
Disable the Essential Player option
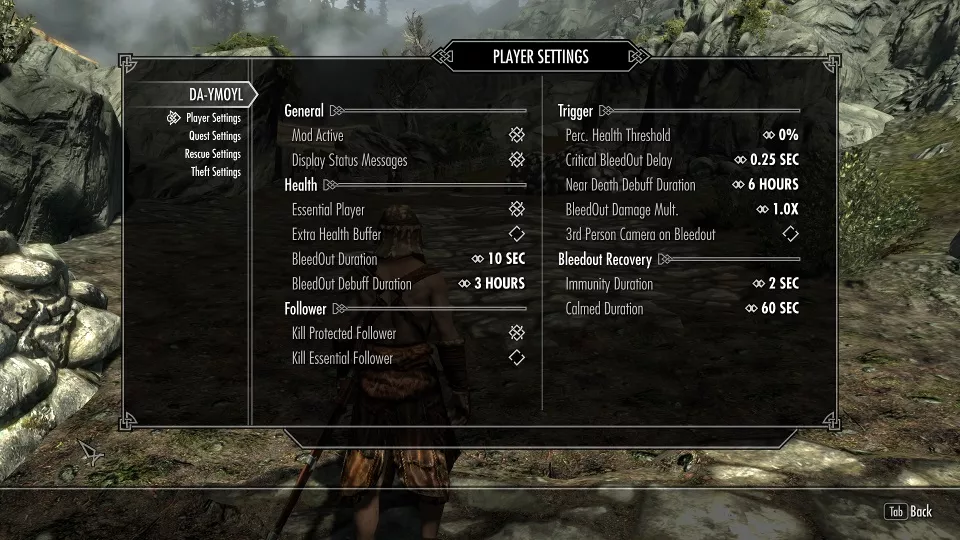pyautogui.click(x=516, y=210)
